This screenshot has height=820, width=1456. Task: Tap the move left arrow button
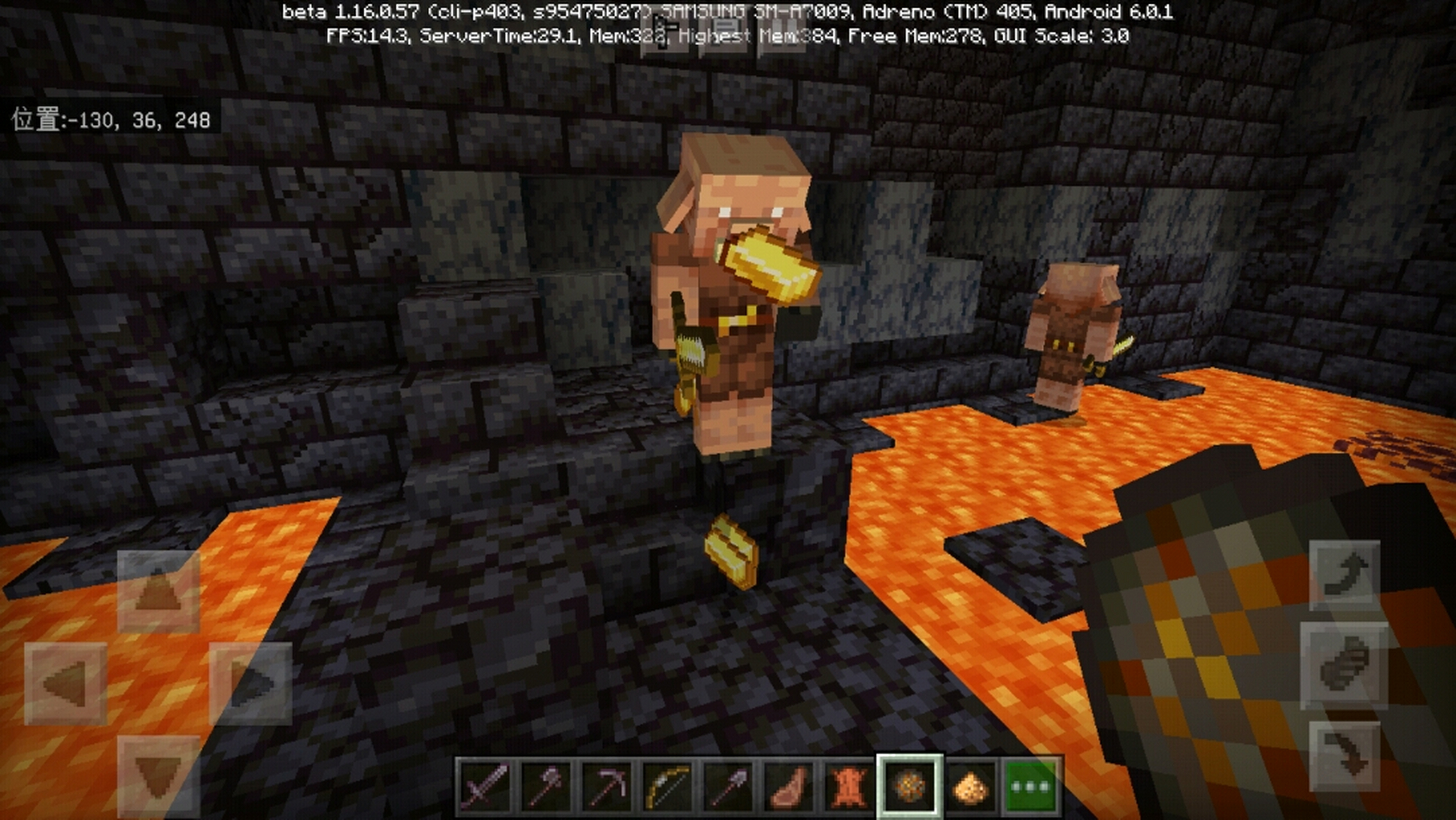(65, 684)
